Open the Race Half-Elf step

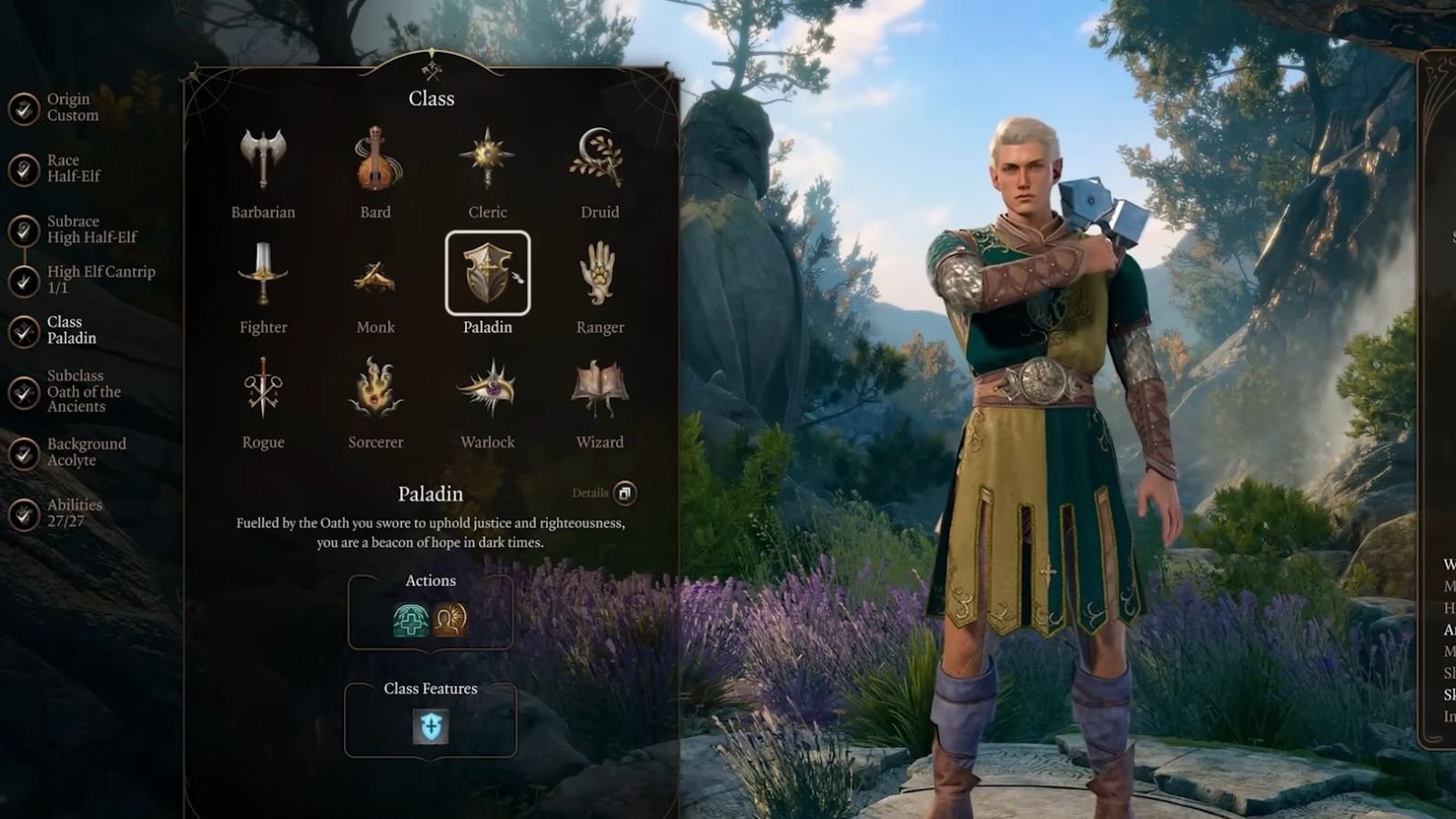(71, 168)
